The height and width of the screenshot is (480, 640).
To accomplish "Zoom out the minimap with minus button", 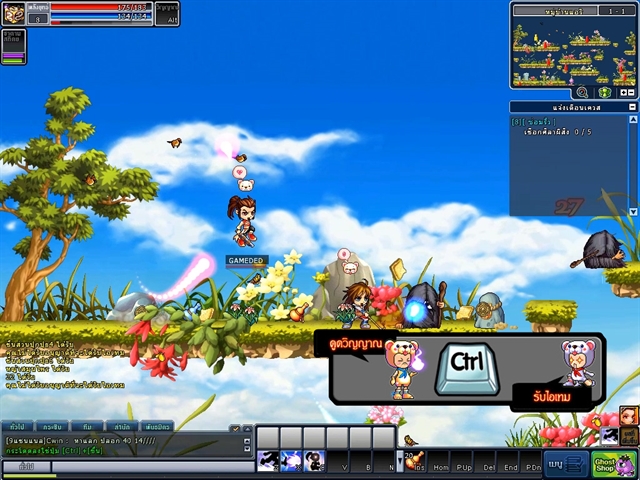I will coord(632,92).
